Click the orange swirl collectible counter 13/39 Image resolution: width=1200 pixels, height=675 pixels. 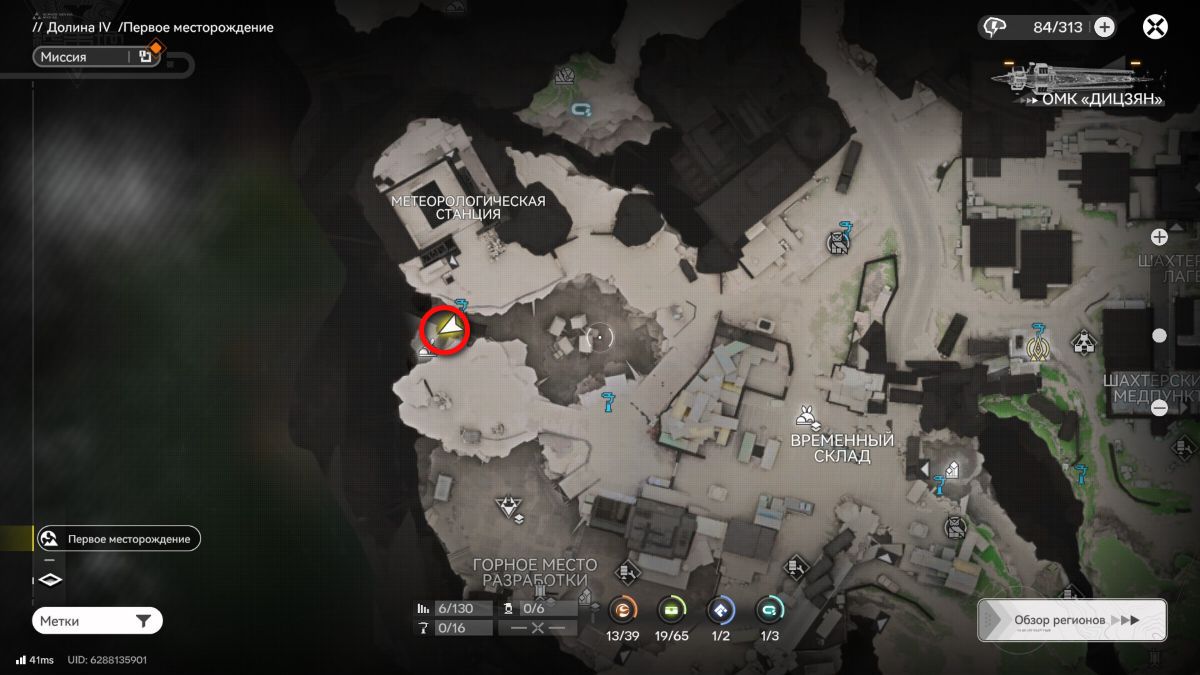point(624,608)
